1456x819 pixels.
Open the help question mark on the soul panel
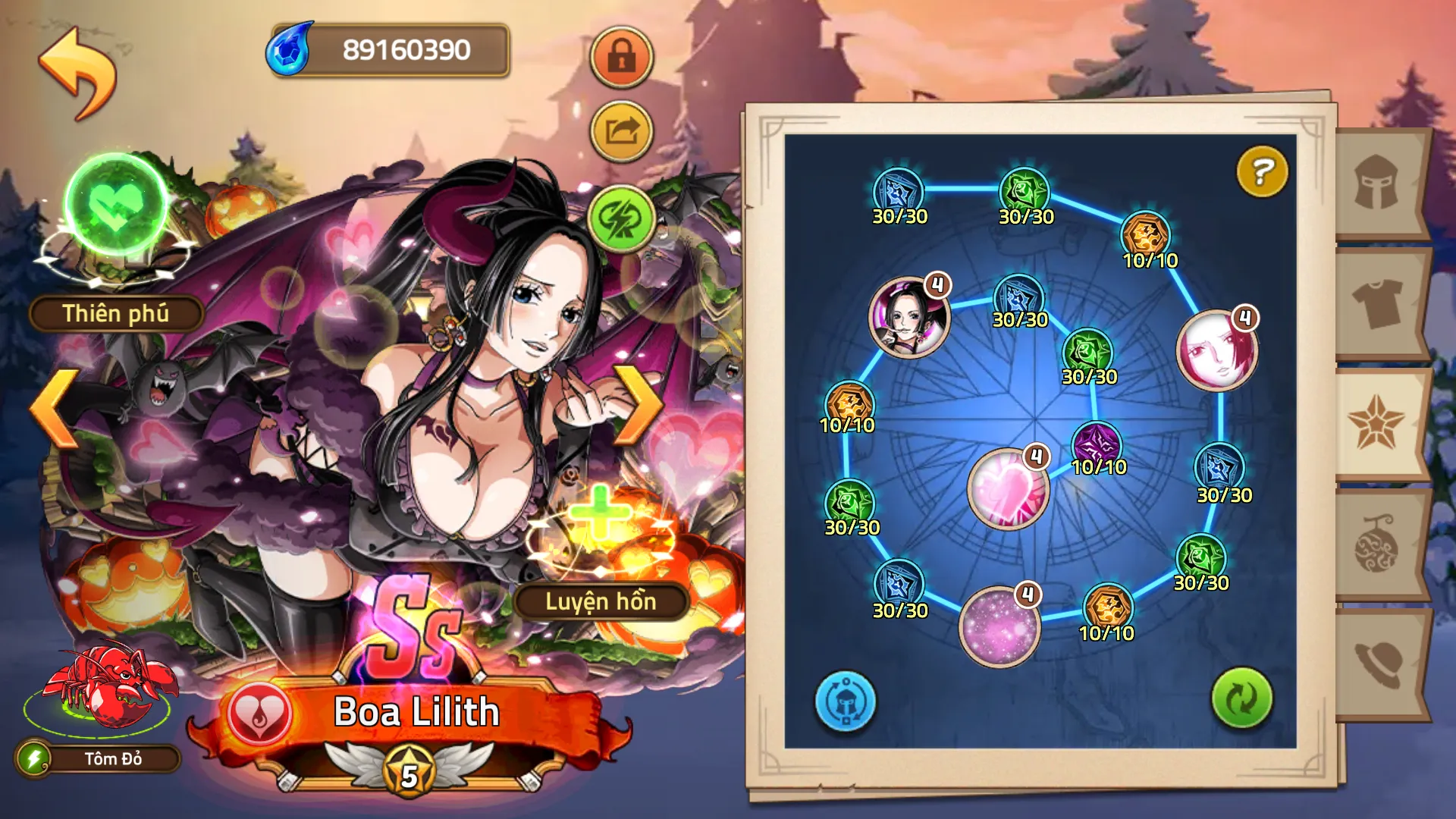(x=1260, y=173)
